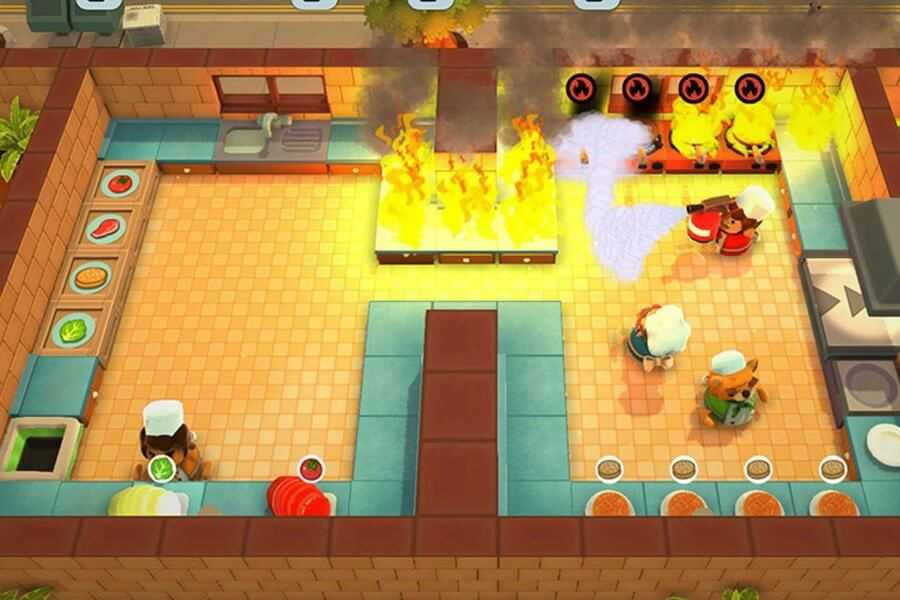Click the lettuce ingredient indicator icon
Screen dimensions: 900x600
[160, 467]
